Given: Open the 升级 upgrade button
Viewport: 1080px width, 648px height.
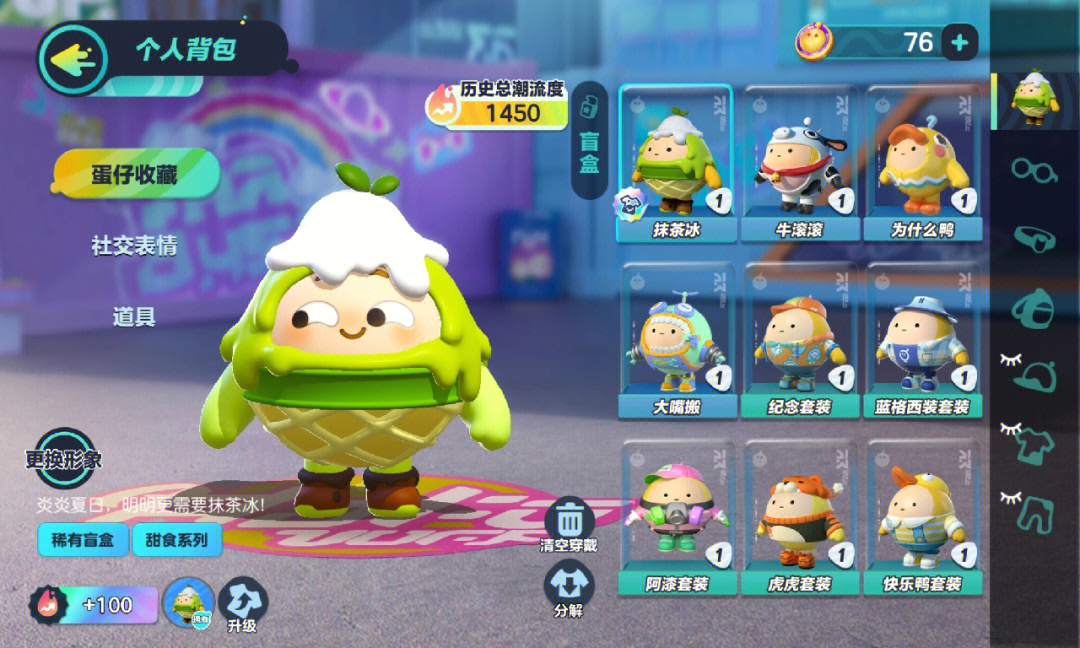Looking at the screenshot, I should (242, 604).
